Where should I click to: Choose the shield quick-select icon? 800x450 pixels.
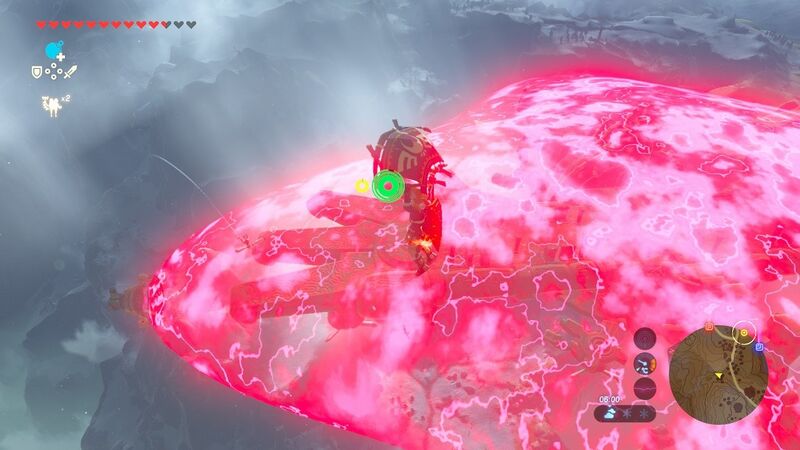point(38,71)
